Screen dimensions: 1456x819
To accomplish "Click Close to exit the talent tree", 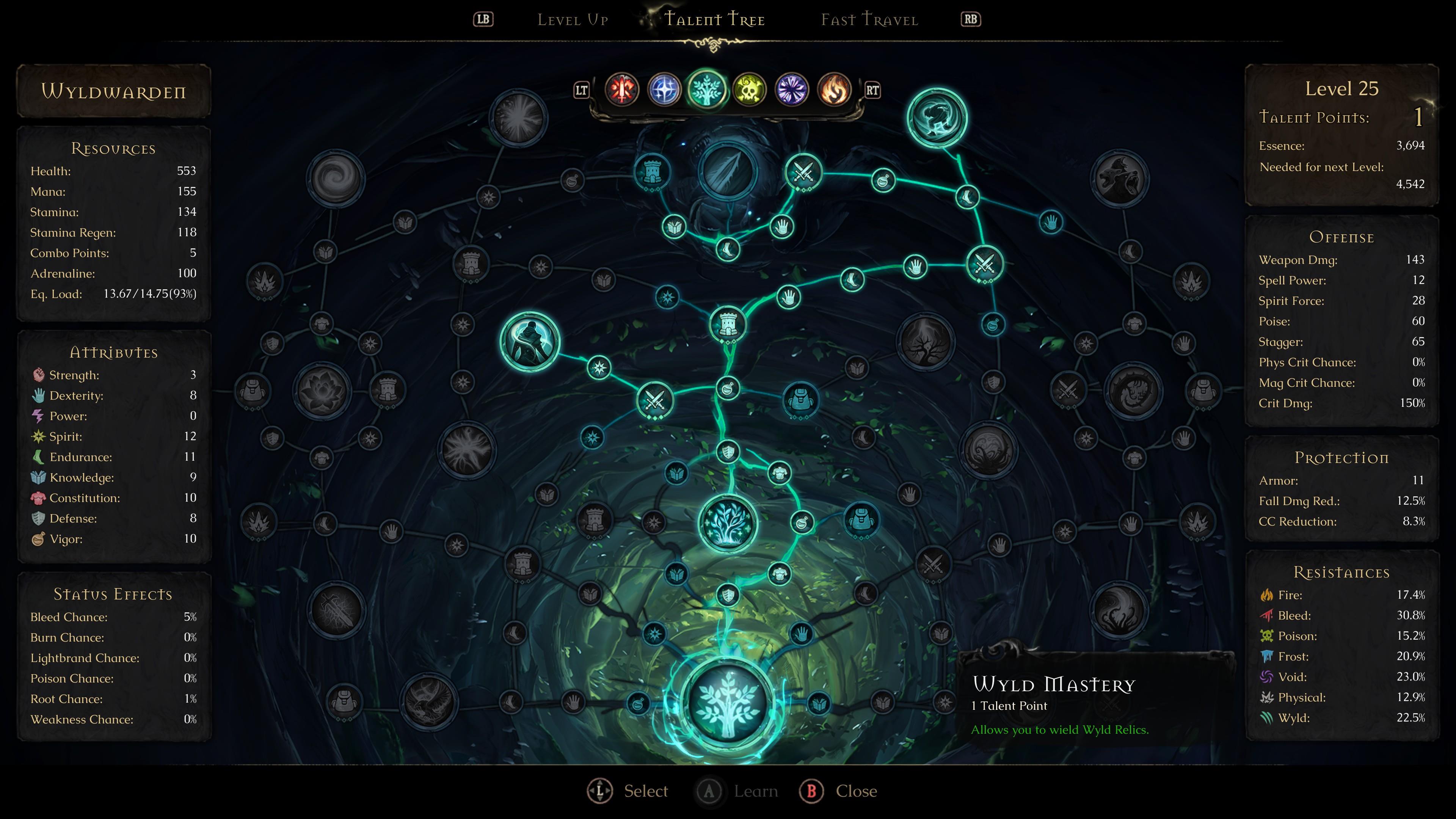I will (x=841, y=791).
